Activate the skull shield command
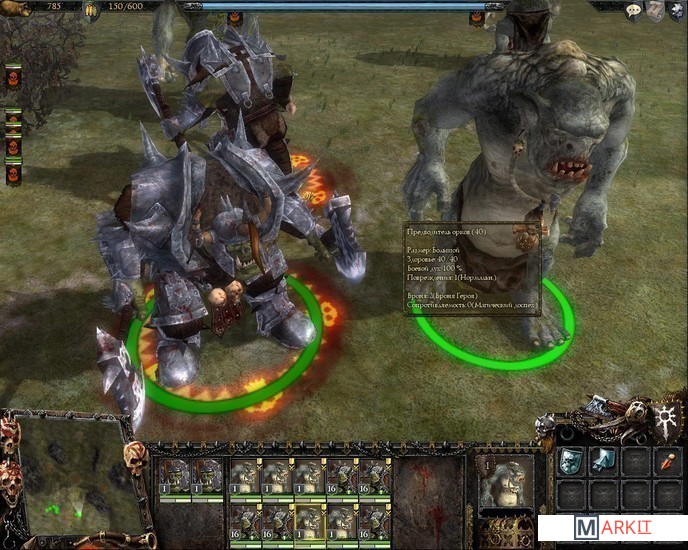The image size is (688, 550). 570,461
